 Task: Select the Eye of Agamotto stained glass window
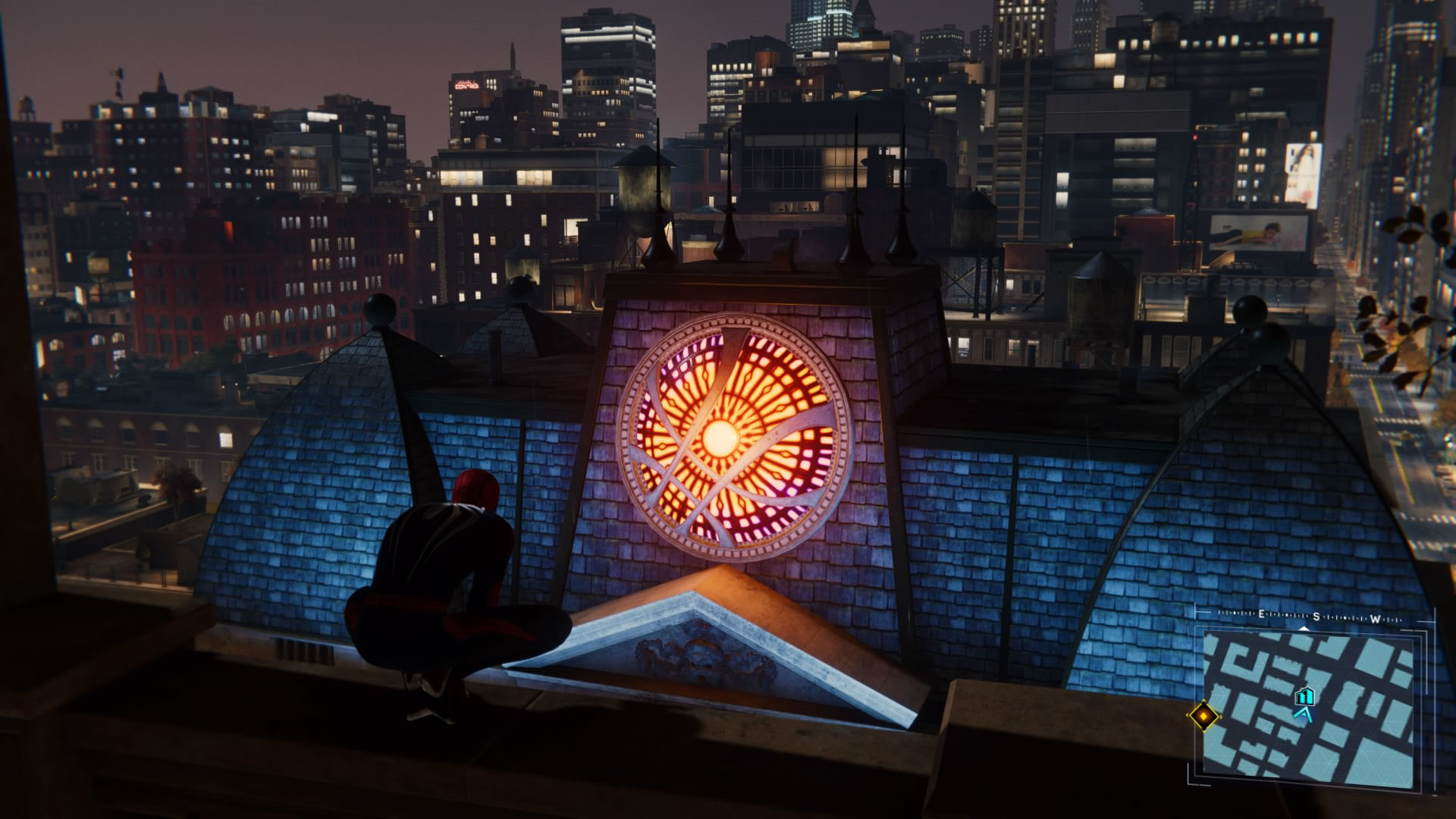tap(728, 440)
